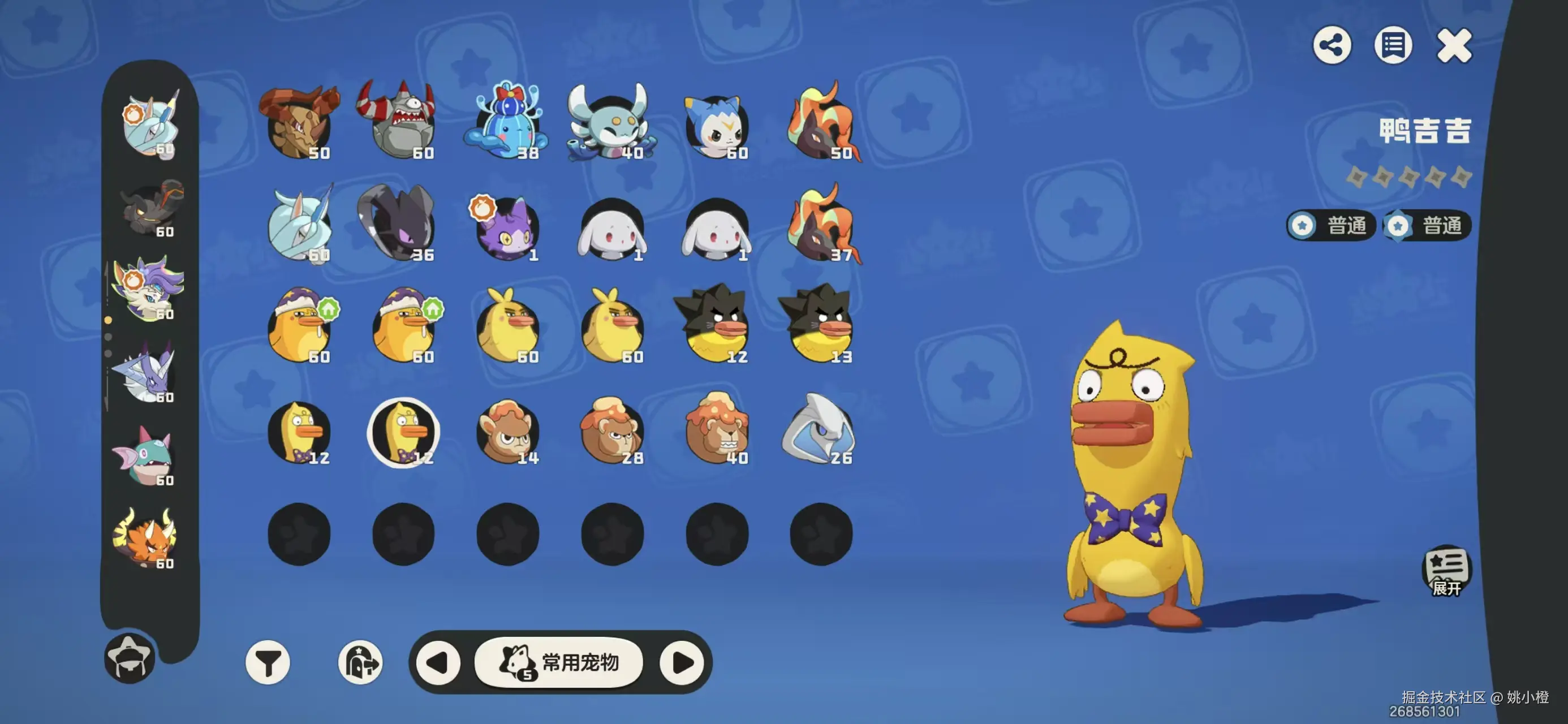Click the share icon button

coord(1332,45)
